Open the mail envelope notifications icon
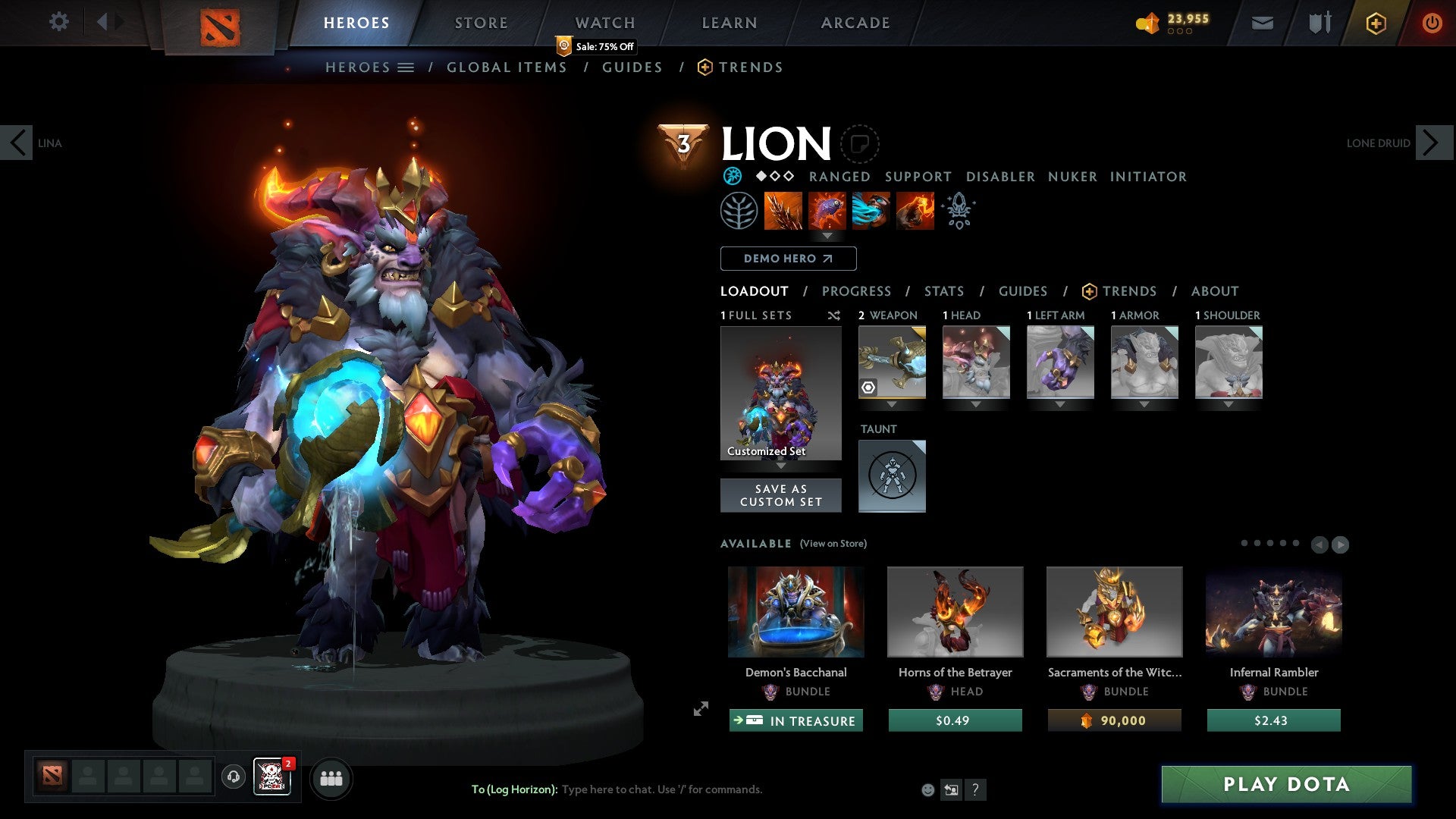 coord(1262,23)
